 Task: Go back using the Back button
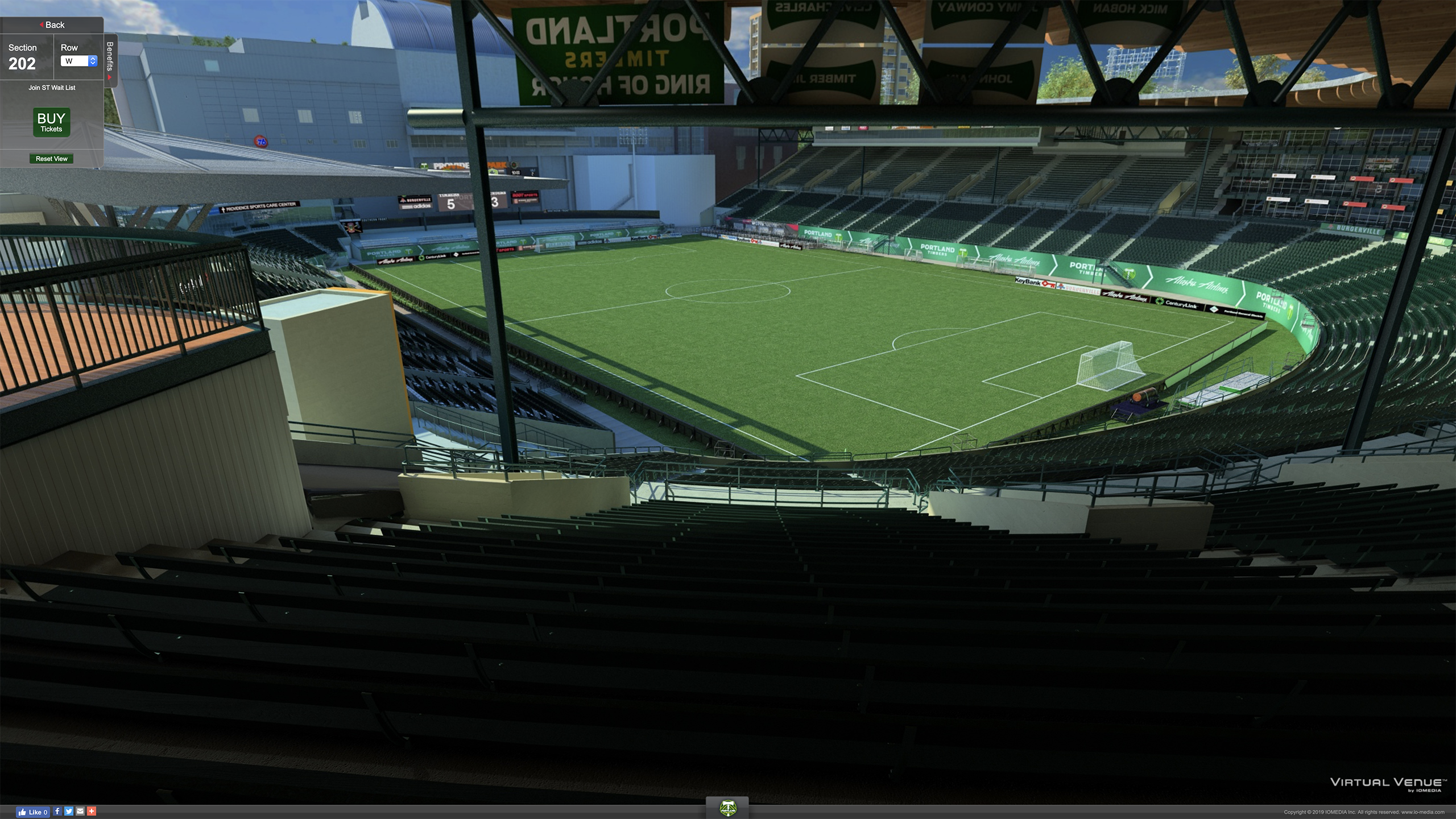coord(52,25)
